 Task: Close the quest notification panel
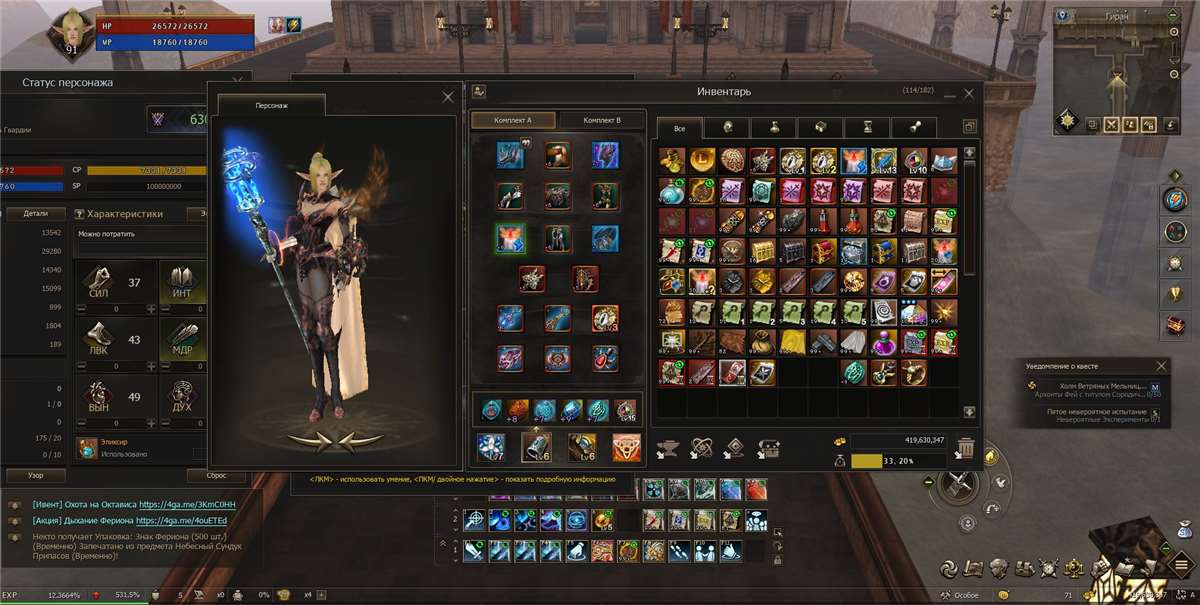(x=1161, y=366)
